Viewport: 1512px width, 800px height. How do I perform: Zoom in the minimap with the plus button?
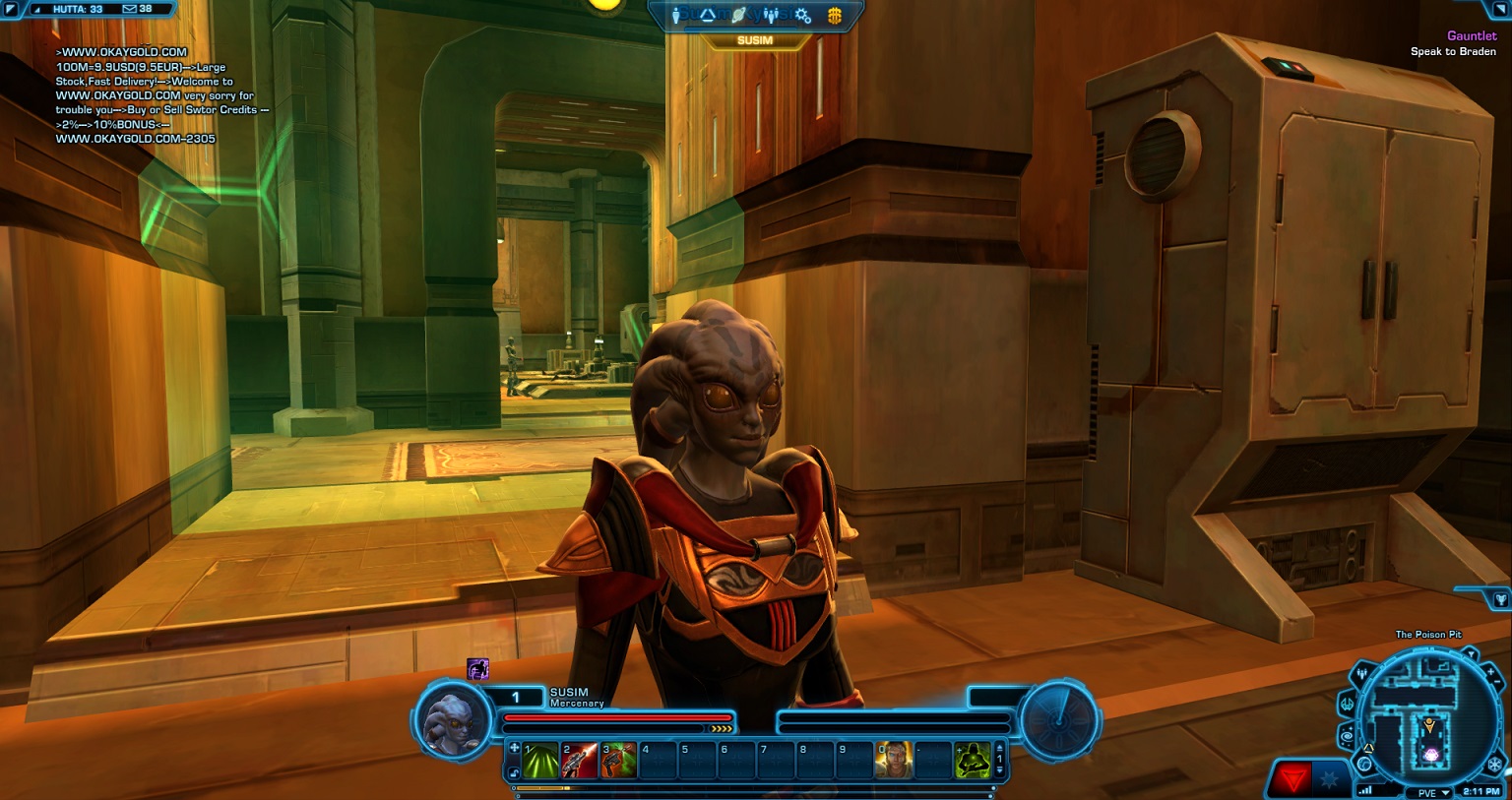pos(1490,671)
